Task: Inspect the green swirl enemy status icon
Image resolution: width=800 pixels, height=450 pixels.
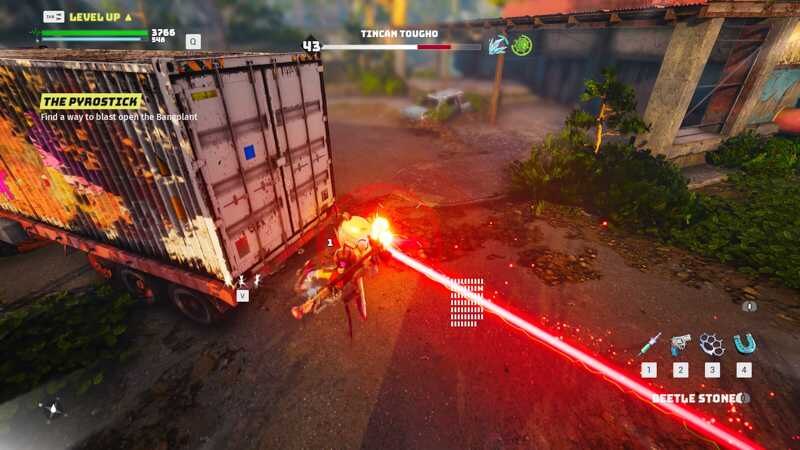Action: [521, 45]
